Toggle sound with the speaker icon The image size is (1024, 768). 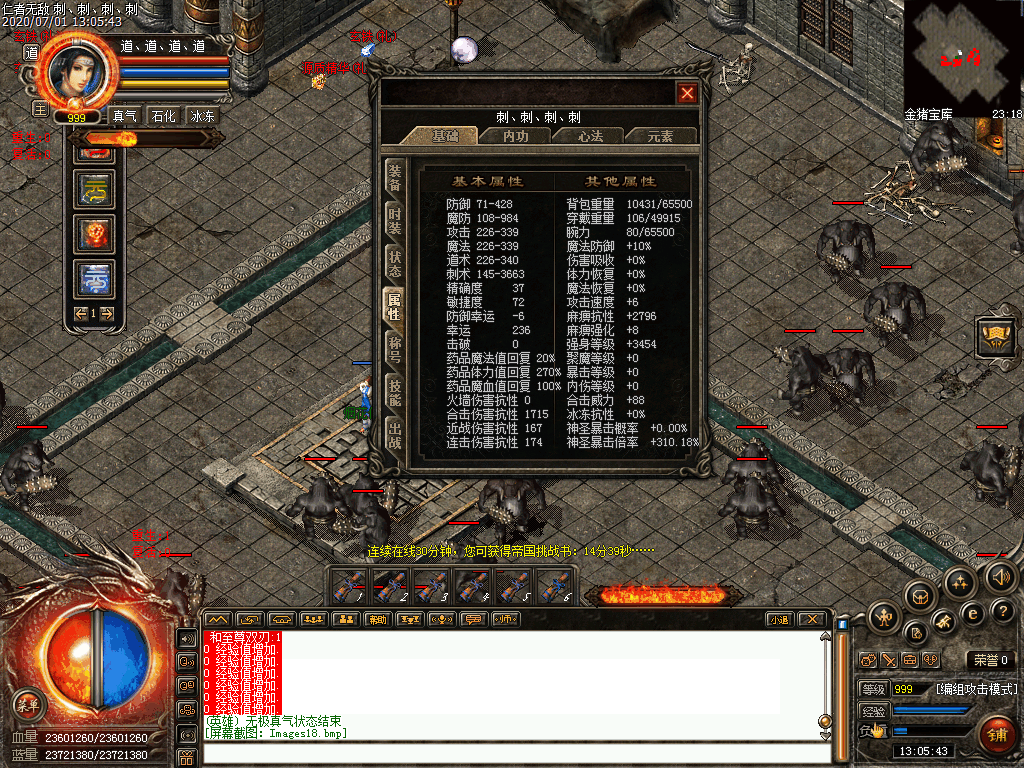1001,576
